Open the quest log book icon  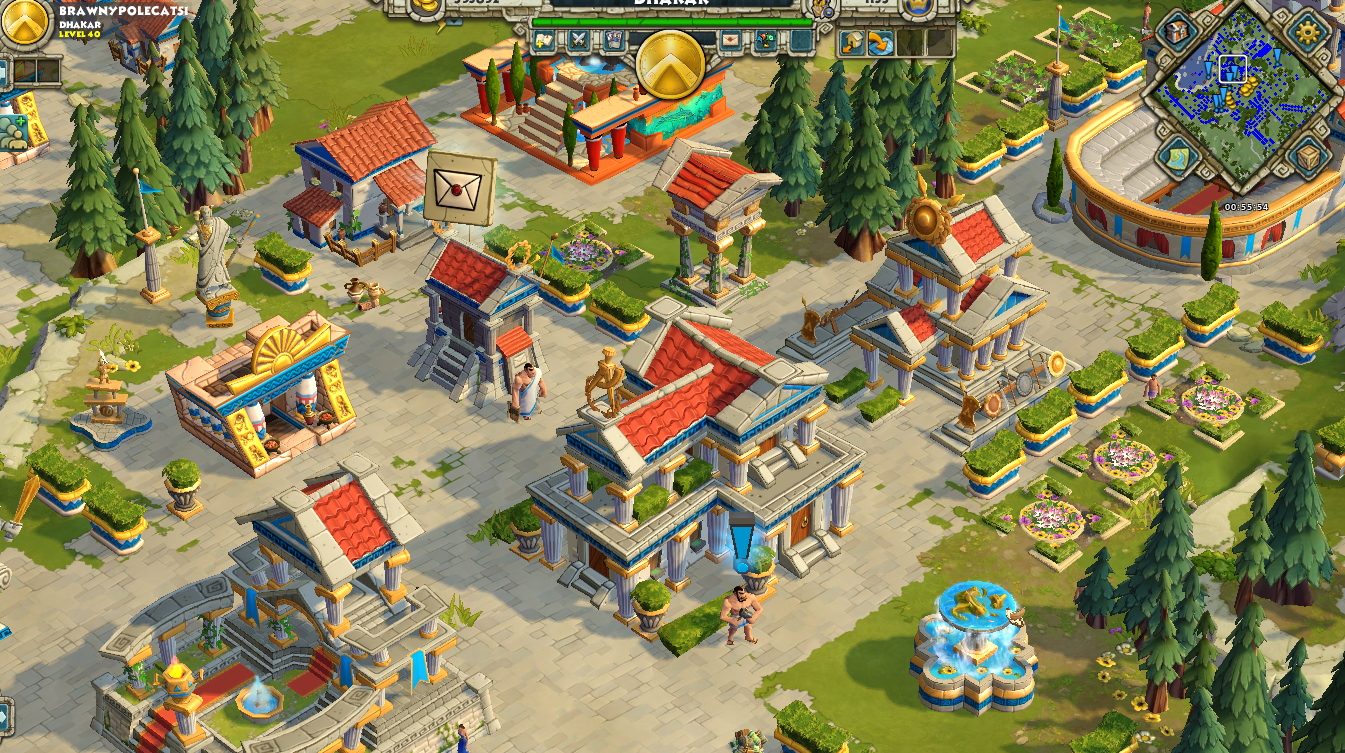click(x=543, y=39)
